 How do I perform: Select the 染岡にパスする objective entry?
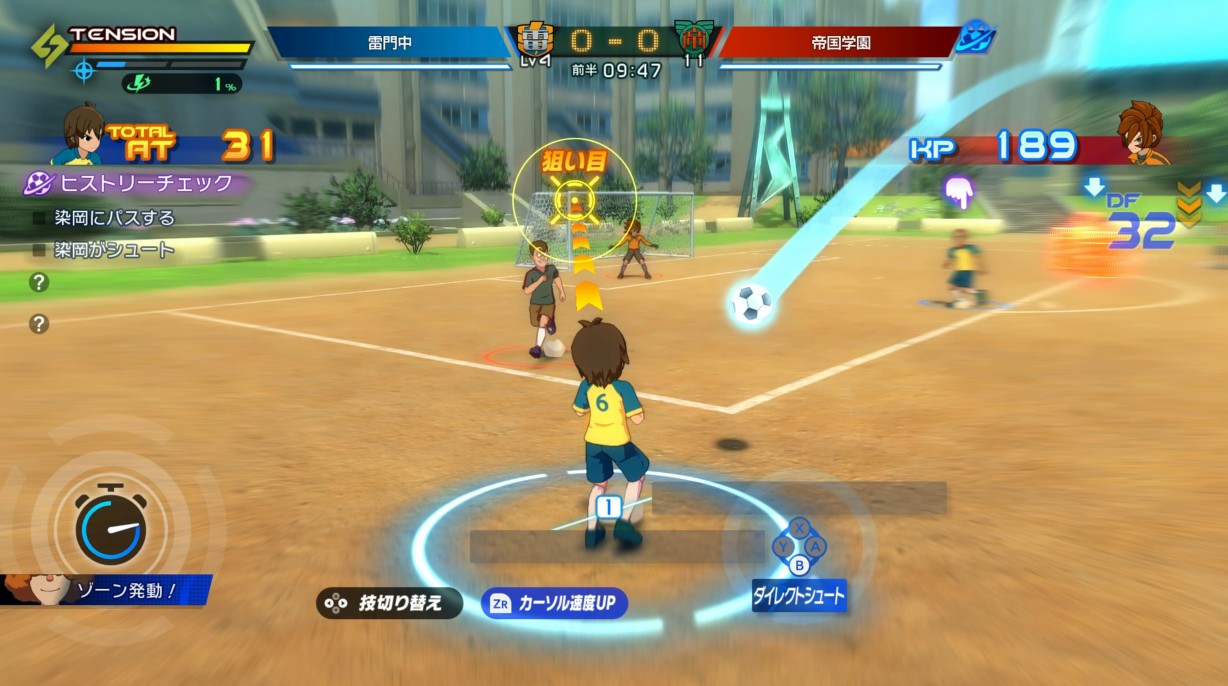(x=114, y=218)
